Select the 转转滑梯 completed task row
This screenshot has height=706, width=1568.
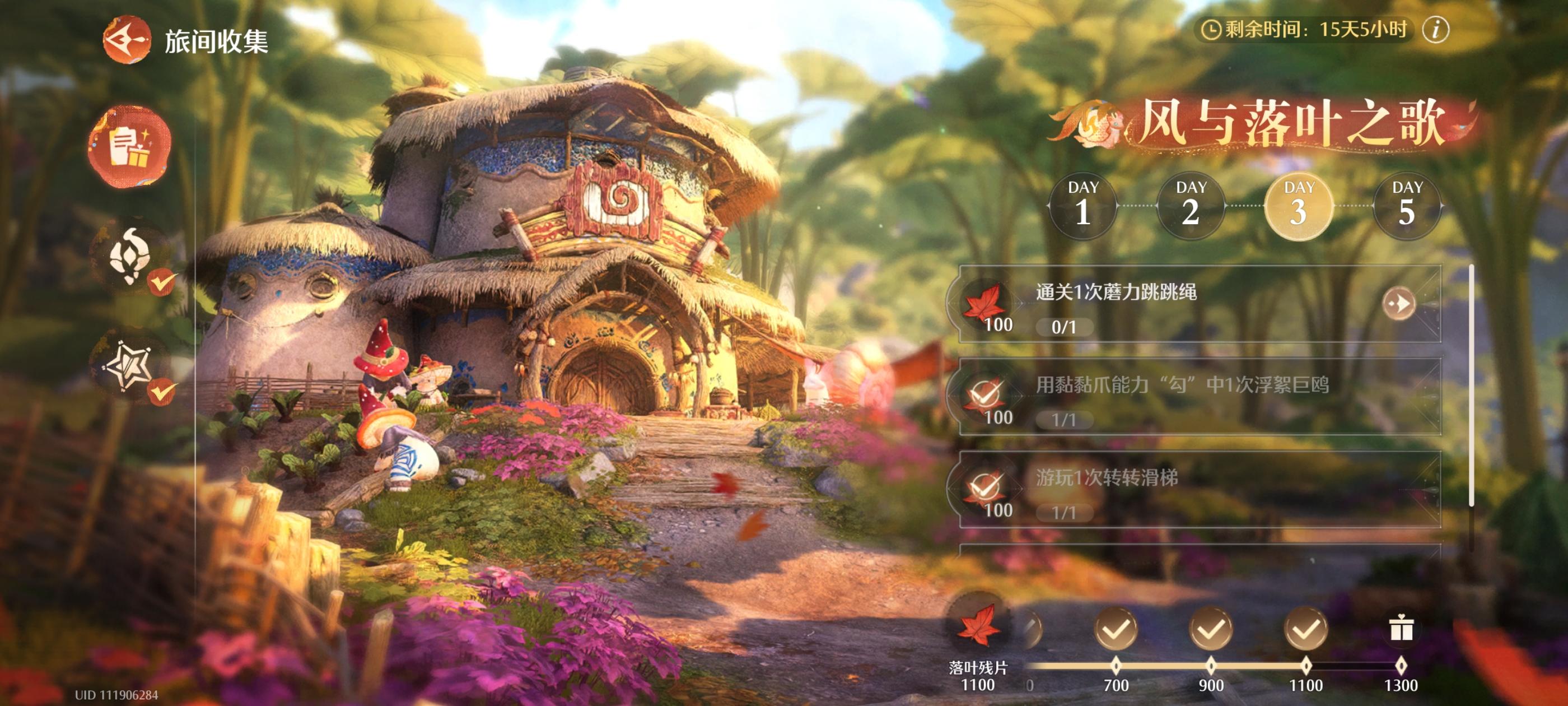point(1199,490)
